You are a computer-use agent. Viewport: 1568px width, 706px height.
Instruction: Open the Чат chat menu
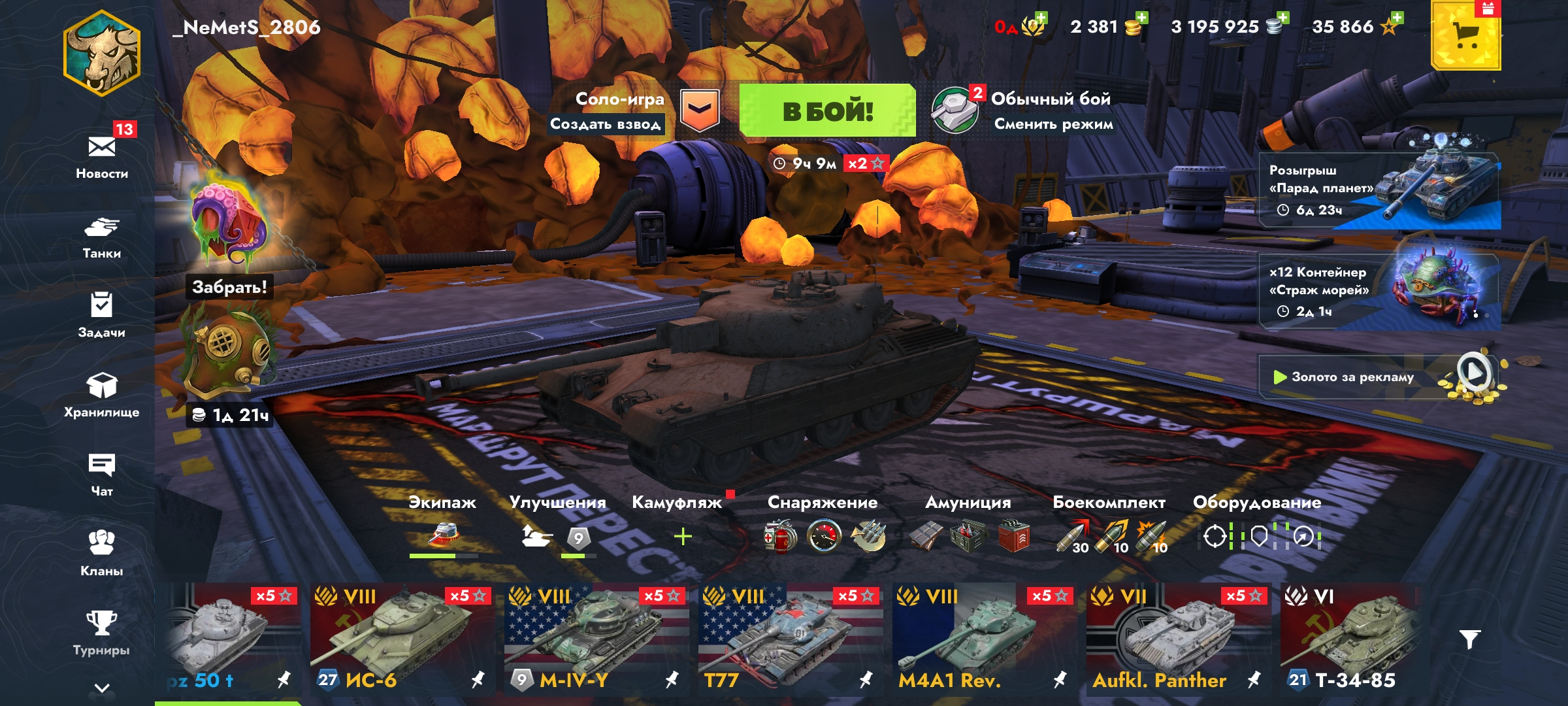click(102, 474)
